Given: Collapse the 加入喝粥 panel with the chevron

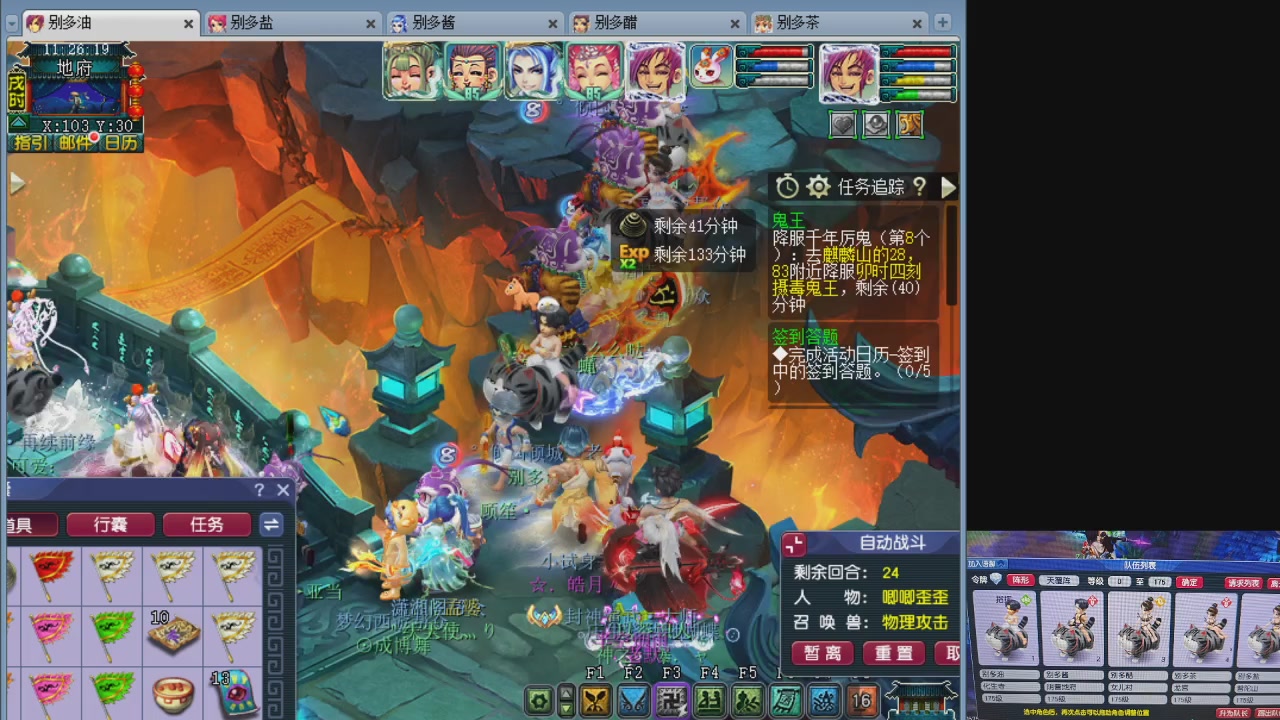Looking at the screenshot, I should [1000, 565].
